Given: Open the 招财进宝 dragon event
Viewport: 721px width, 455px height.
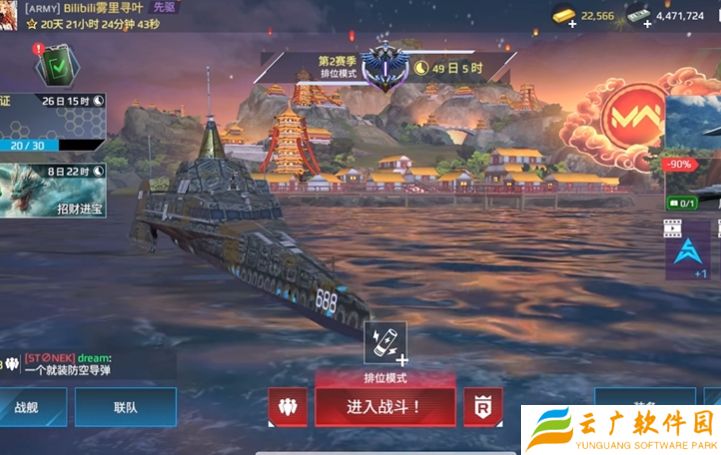Looking at the screenshot, I should (x=52, y=190).
